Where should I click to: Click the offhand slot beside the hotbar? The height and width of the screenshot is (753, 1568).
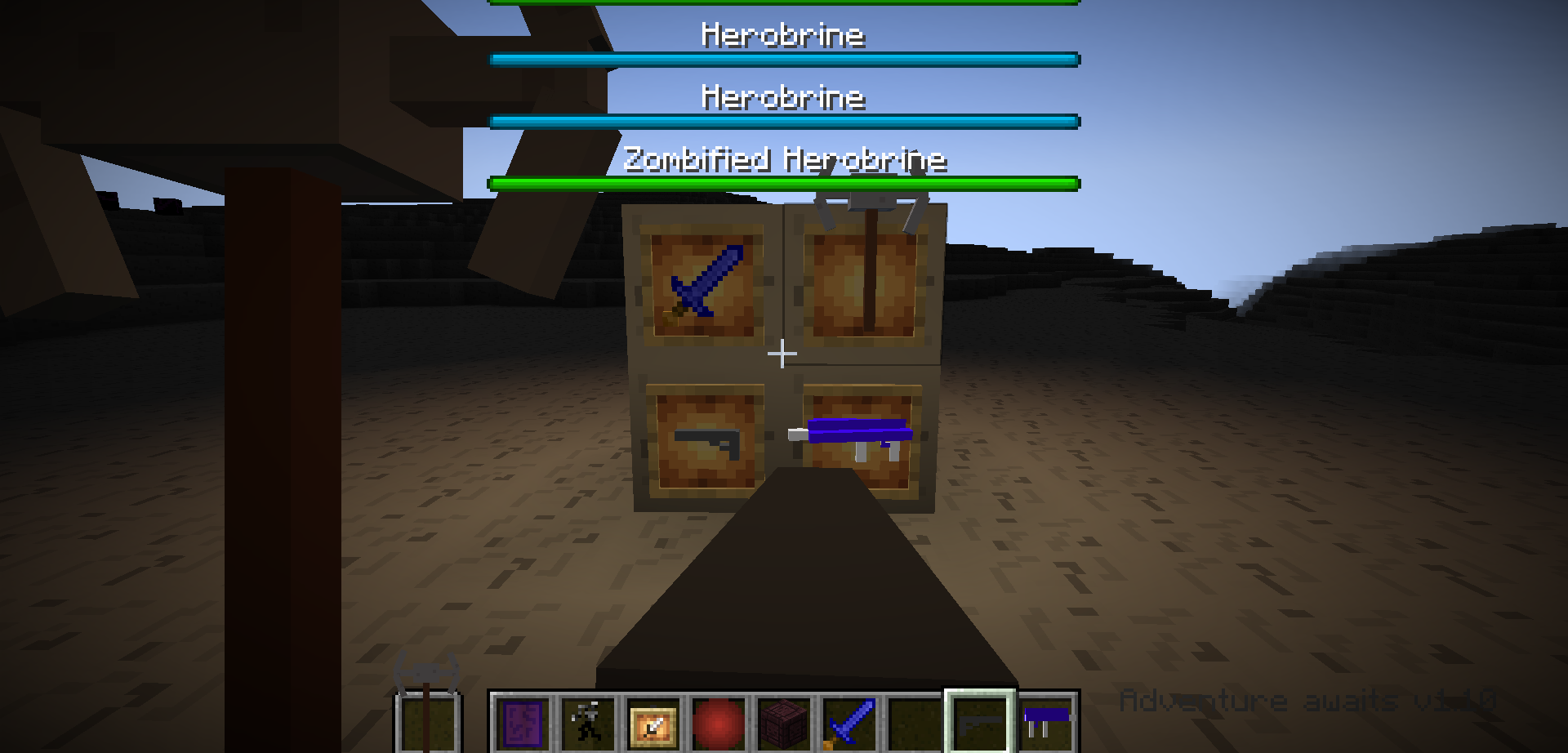click(x=426, y=725)
